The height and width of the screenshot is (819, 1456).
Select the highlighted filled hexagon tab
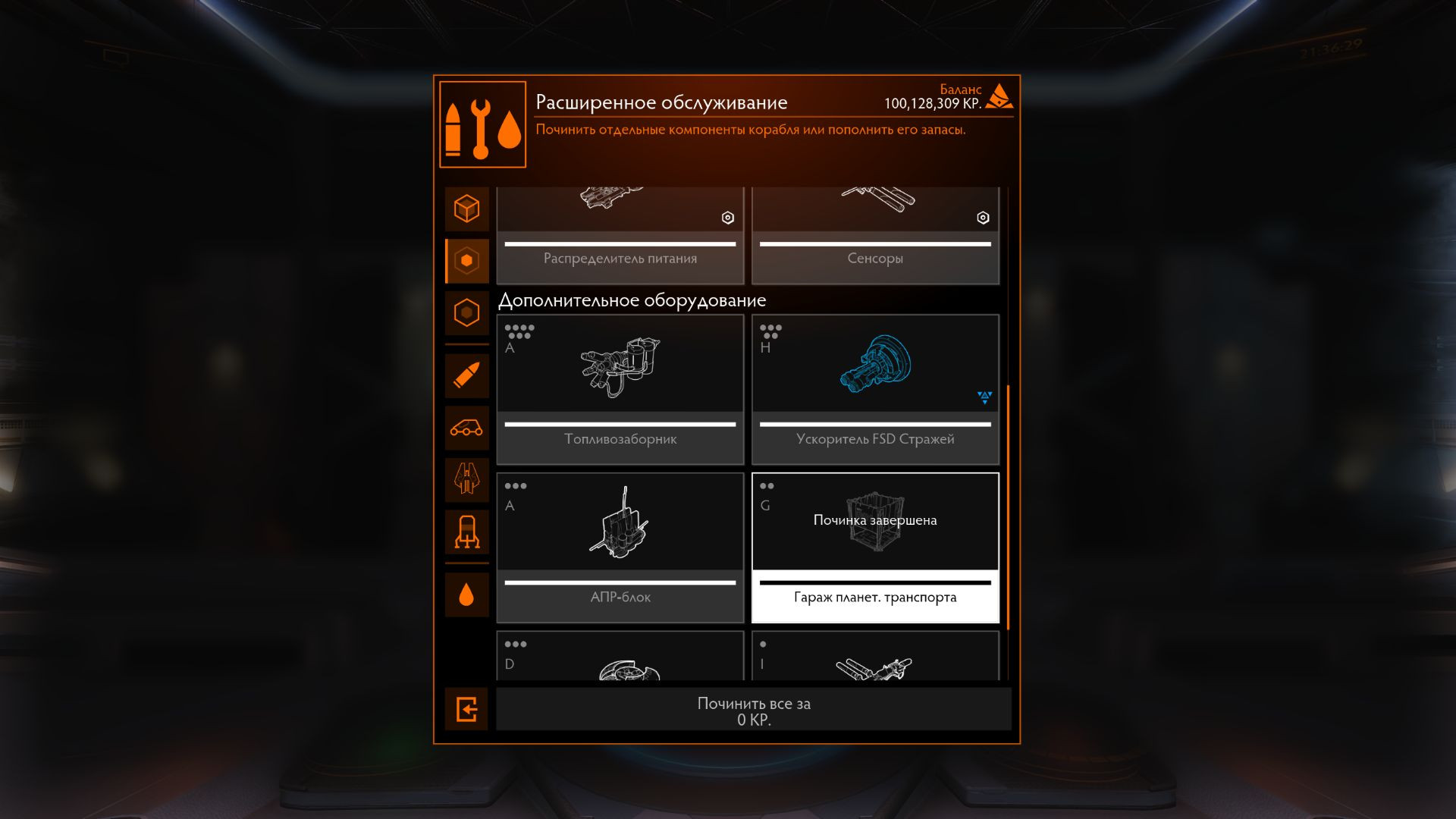466,261
